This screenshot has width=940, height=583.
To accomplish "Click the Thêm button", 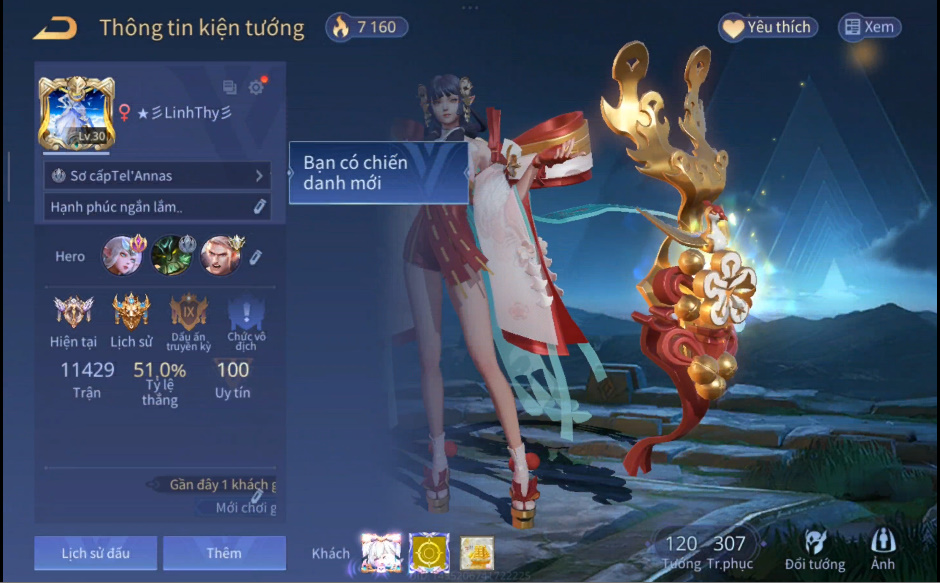I will click(224, 553).
